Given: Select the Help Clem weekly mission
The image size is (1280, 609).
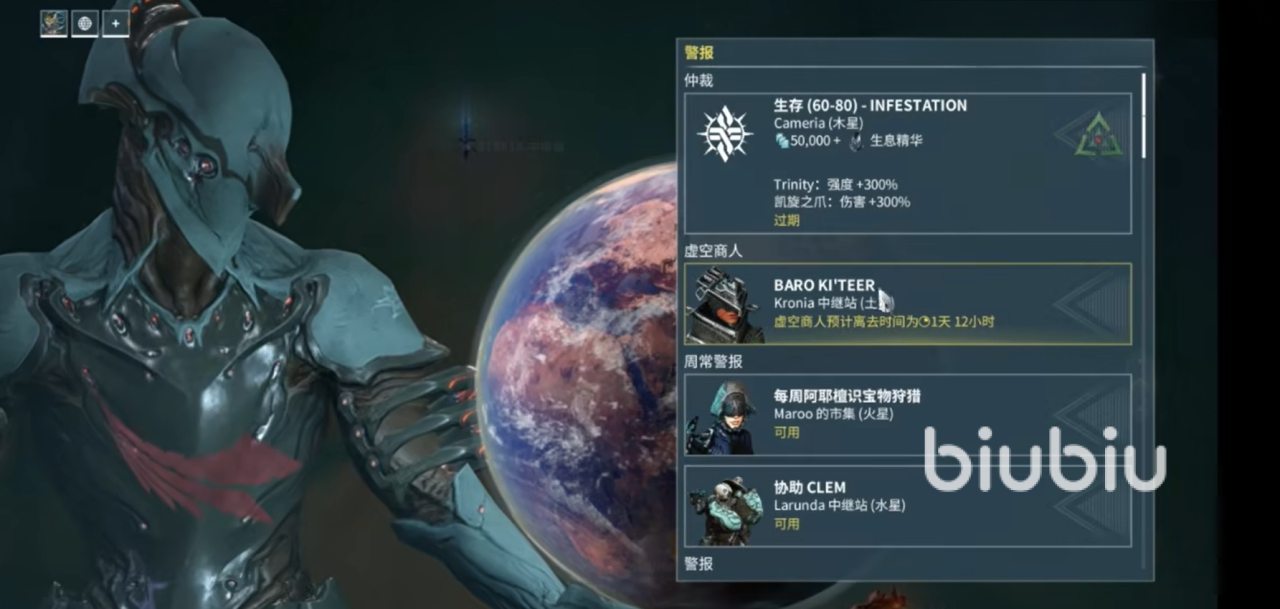Looking at the screenshot, I should (x=907, y=505).
